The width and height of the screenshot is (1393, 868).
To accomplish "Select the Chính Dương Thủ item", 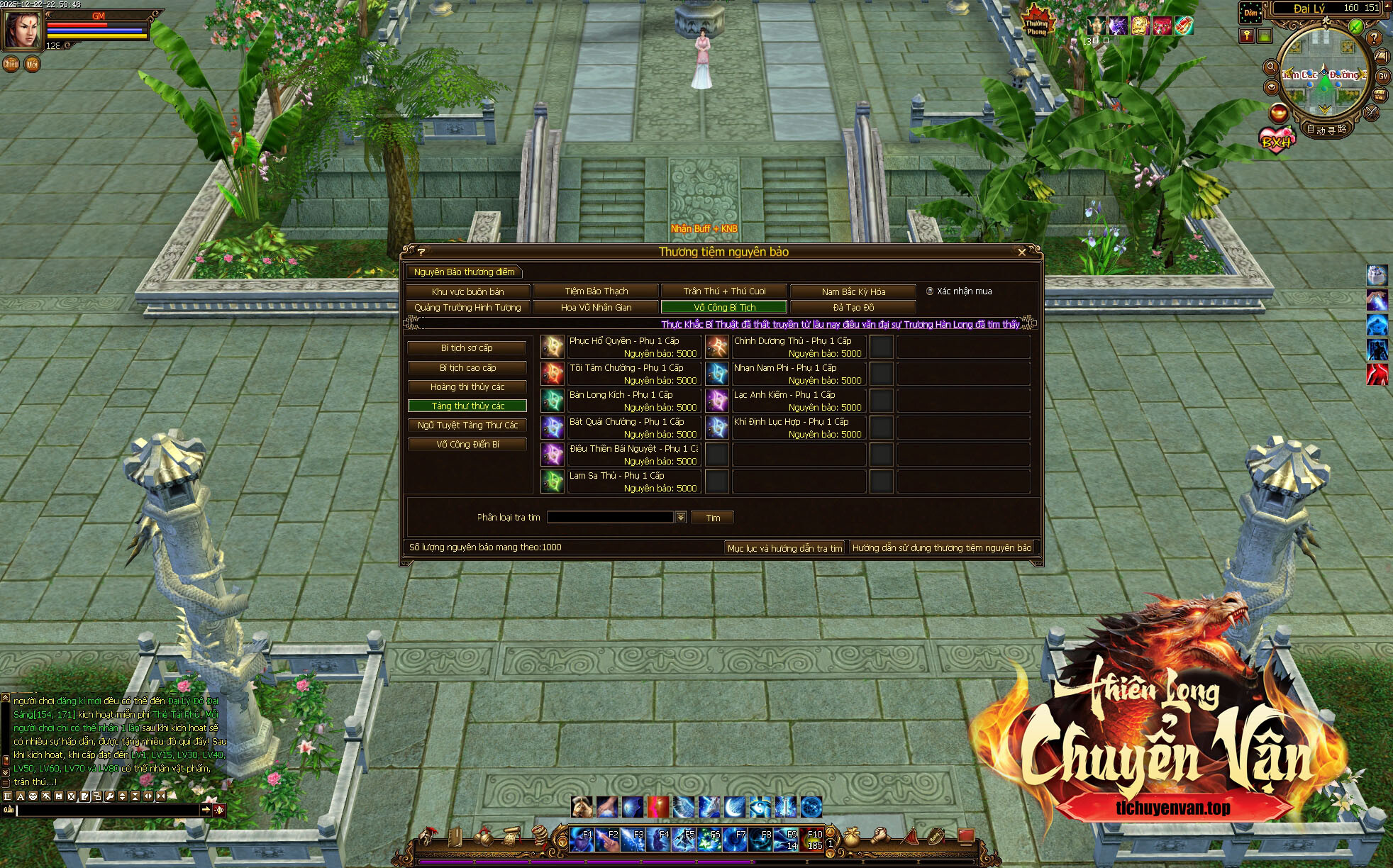I will point(717,347).
